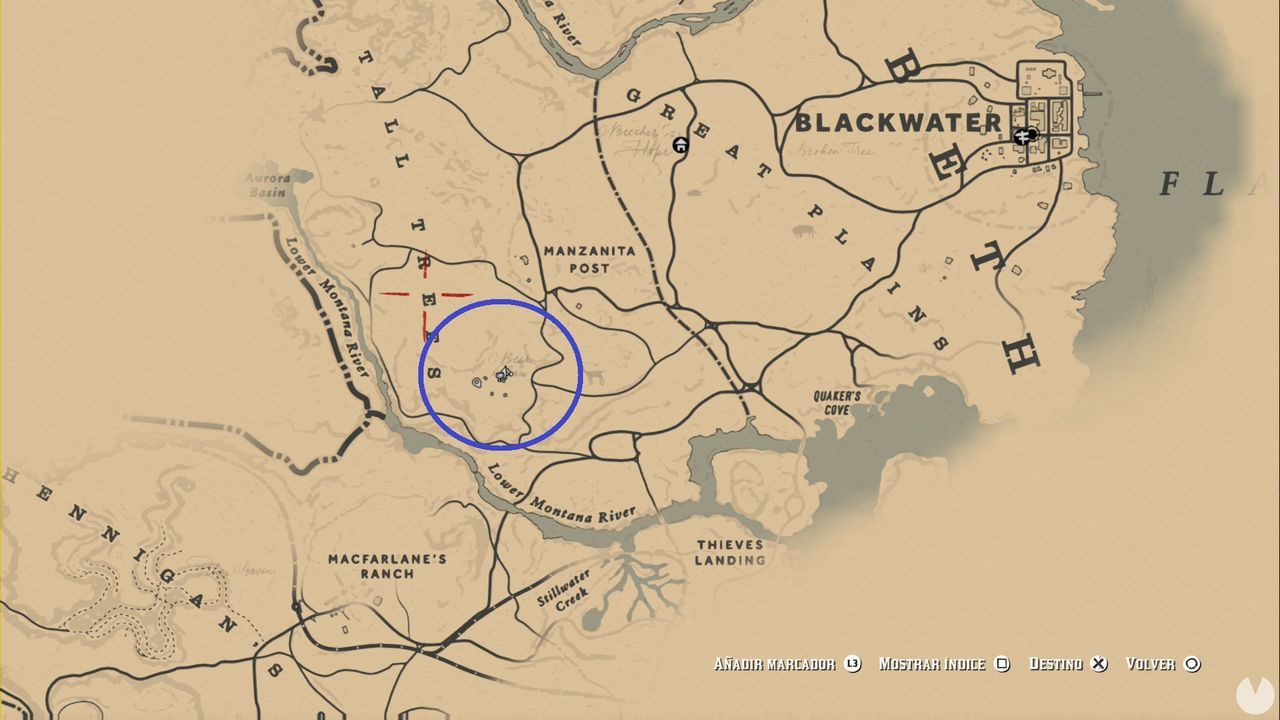Click the second dot marker inside the blue circle
Viewport: 1280px width, 720px height.
click(505, 395)
